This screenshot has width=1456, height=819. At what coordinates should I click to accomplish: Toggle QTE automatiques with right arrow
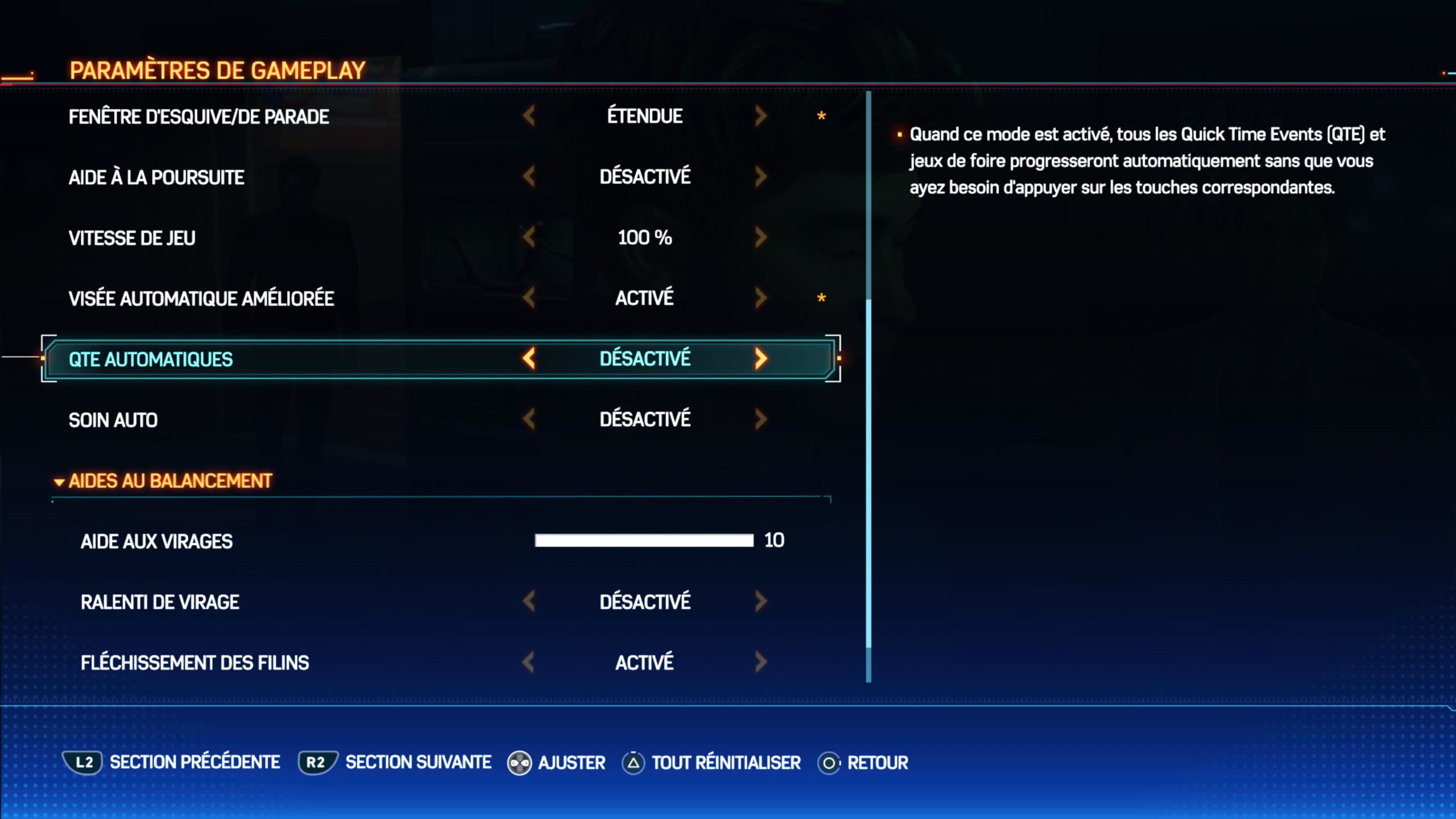[760, 358]
